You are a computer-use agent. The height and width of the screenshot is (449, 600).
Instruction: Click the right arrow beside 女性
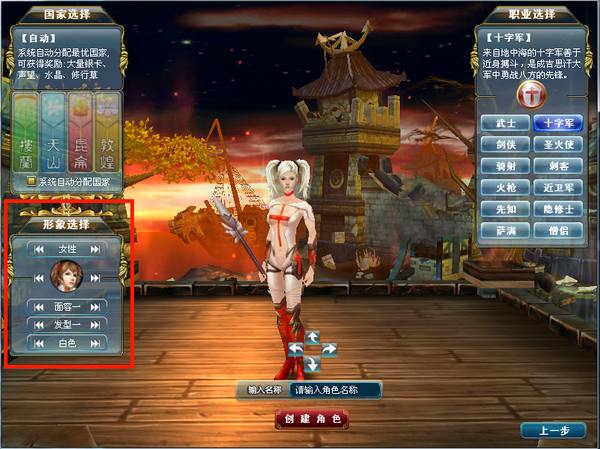pyautogui.click(x=95, y=249)
